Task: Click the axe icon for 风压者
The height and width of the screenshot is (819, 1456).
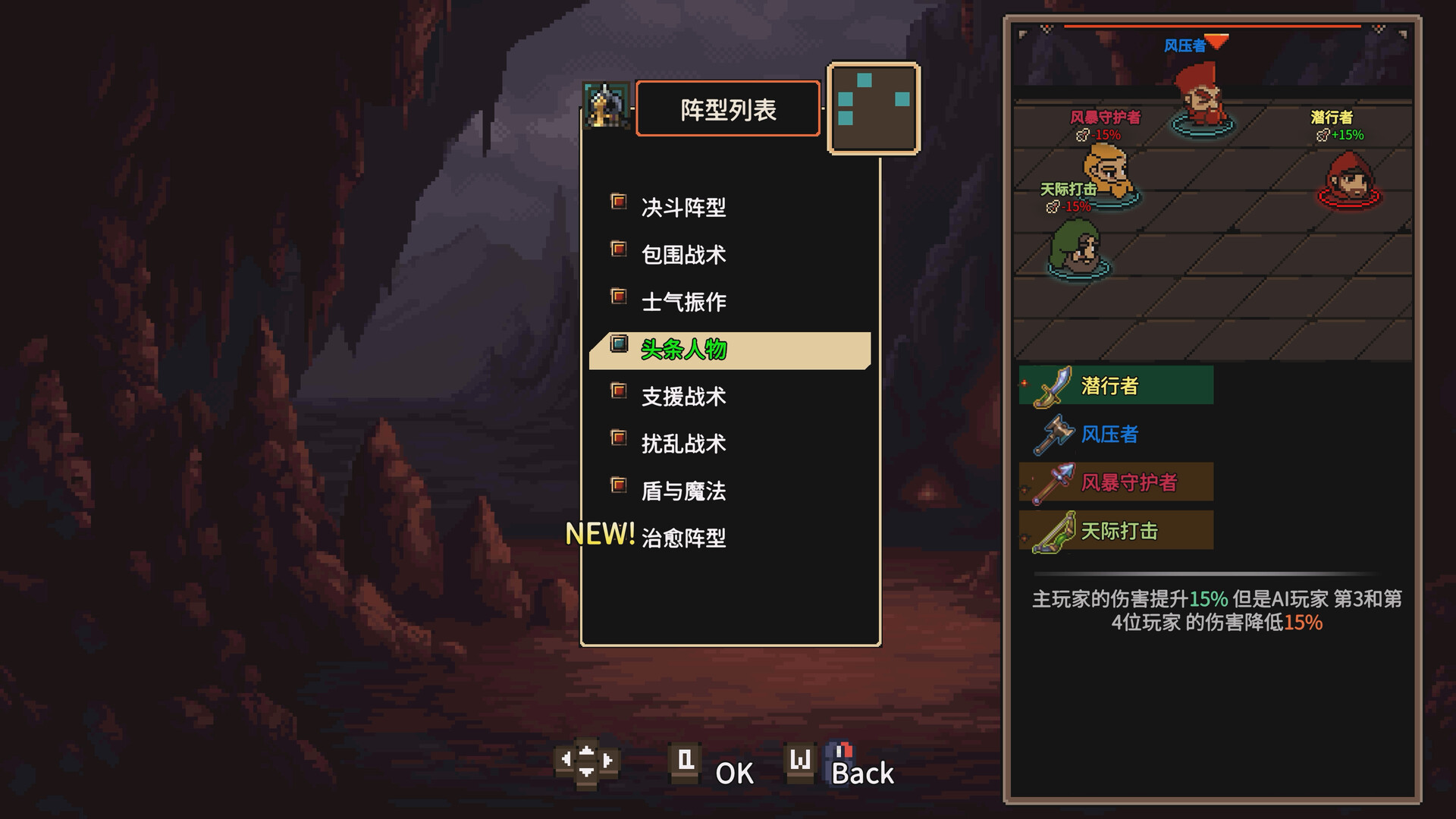Action: [x=1053, y=434]
